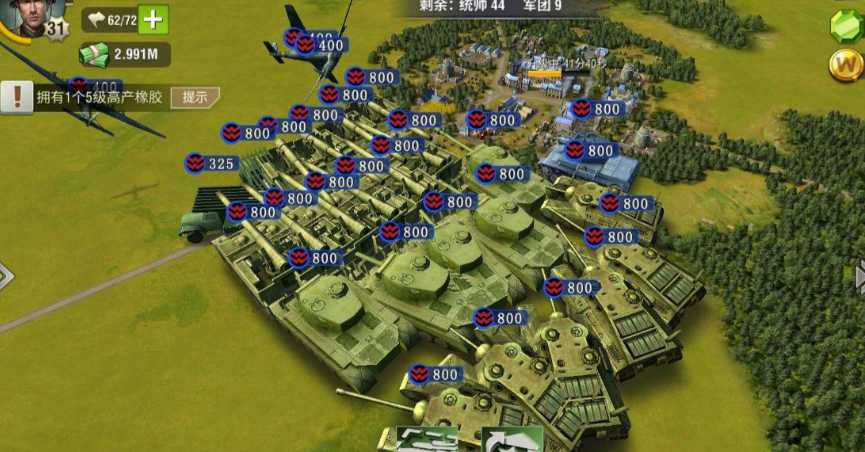Select the tank with the 325 badge
This screenshot has height=452, width=865.
pyautogui.click(x=211, y=163)
